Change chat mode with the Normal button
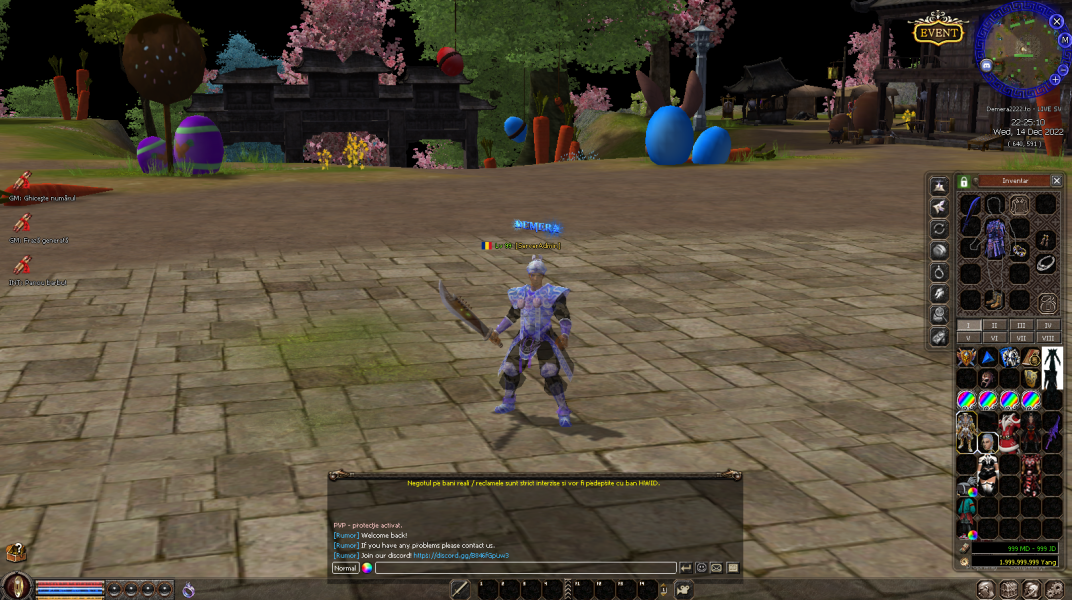1072x600 pixels. 345,568
